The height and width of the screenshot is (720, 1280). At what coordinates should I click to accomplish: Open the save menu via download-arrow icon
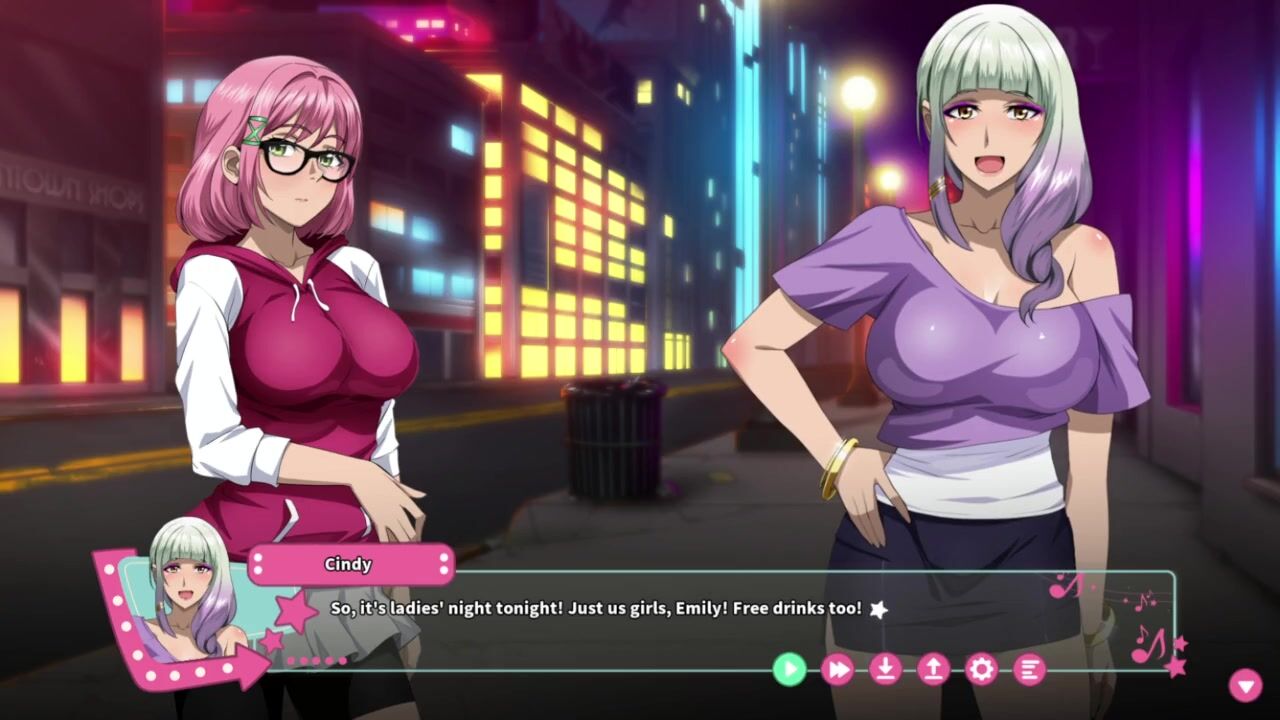(885, 669)
